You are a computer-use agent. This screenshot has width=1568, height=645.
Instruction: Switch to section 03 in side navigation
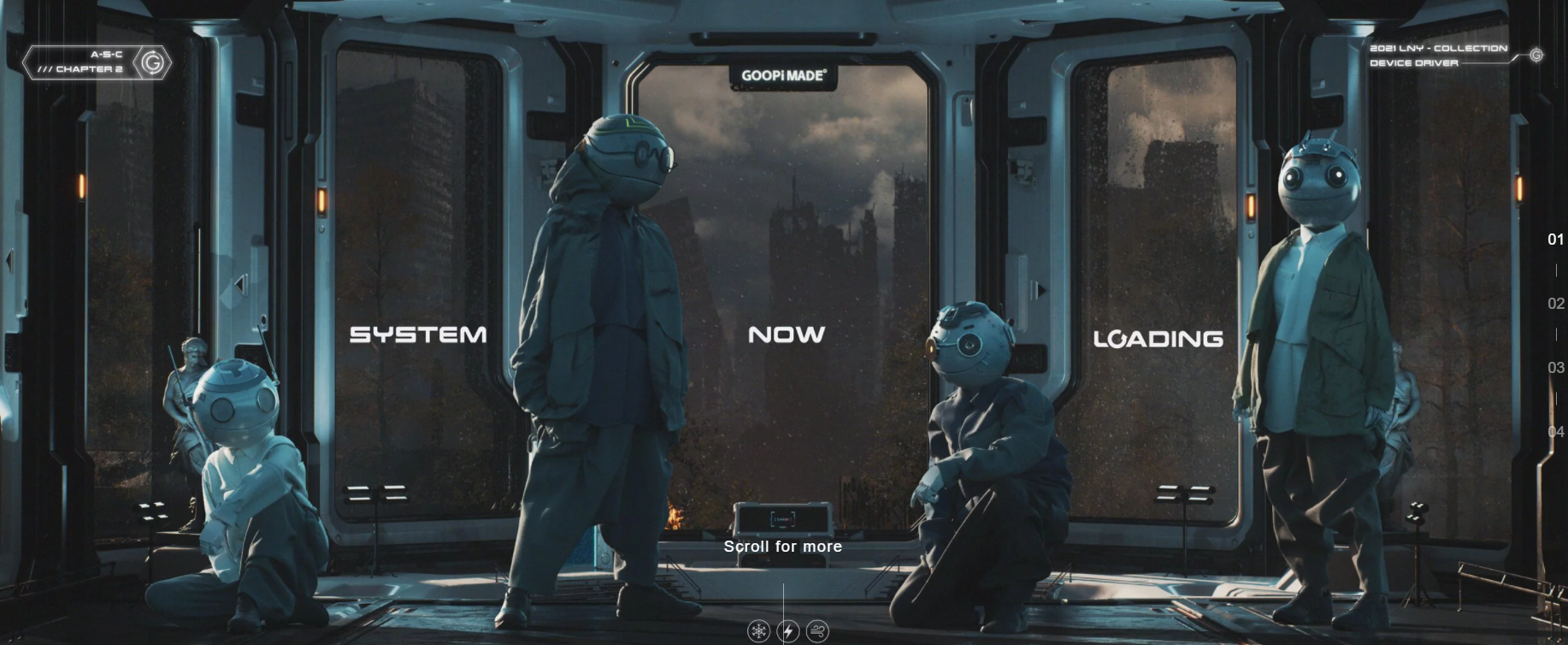click(1555, 368)
